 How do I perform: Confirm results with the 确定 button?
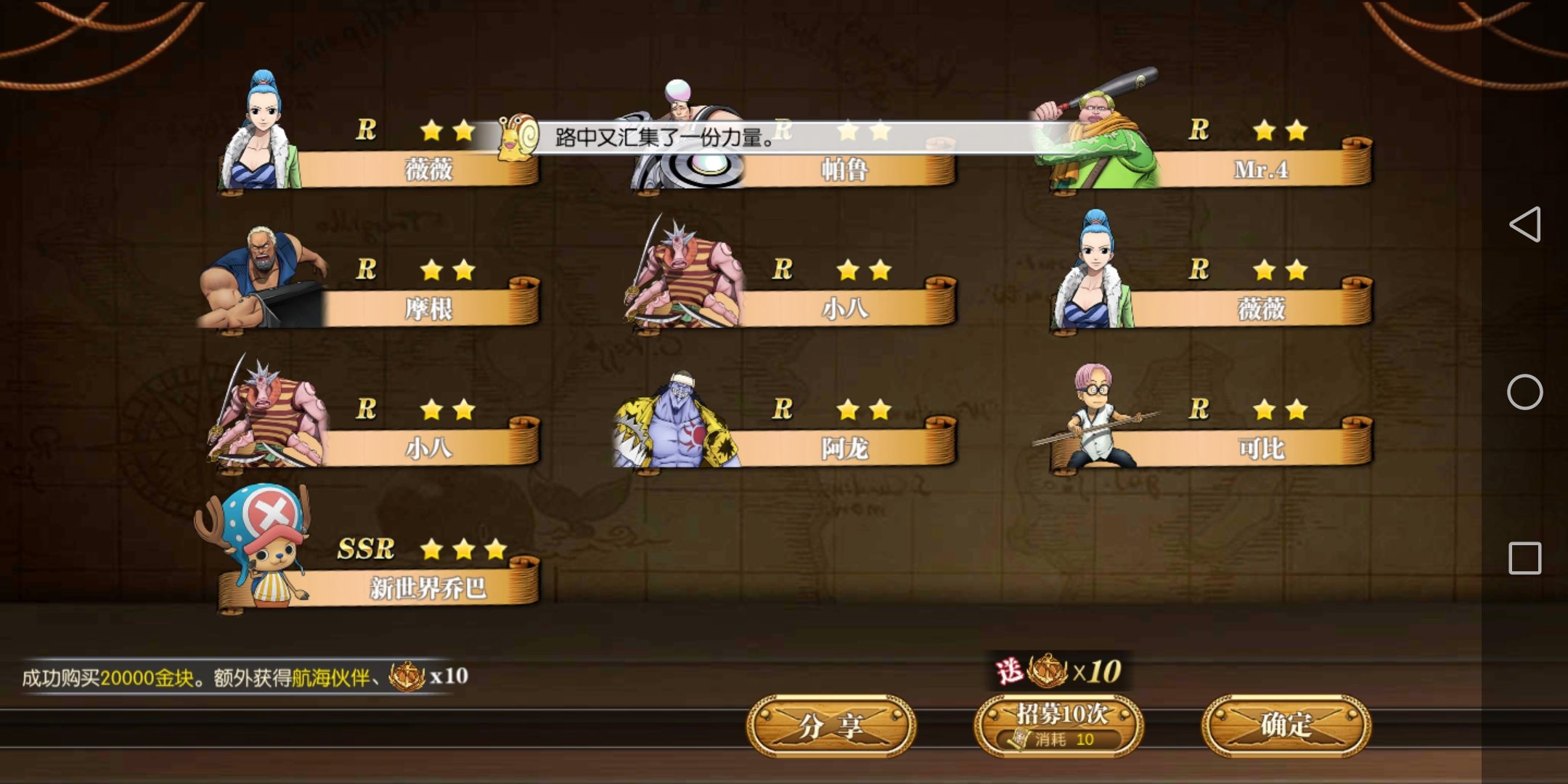1286,725
